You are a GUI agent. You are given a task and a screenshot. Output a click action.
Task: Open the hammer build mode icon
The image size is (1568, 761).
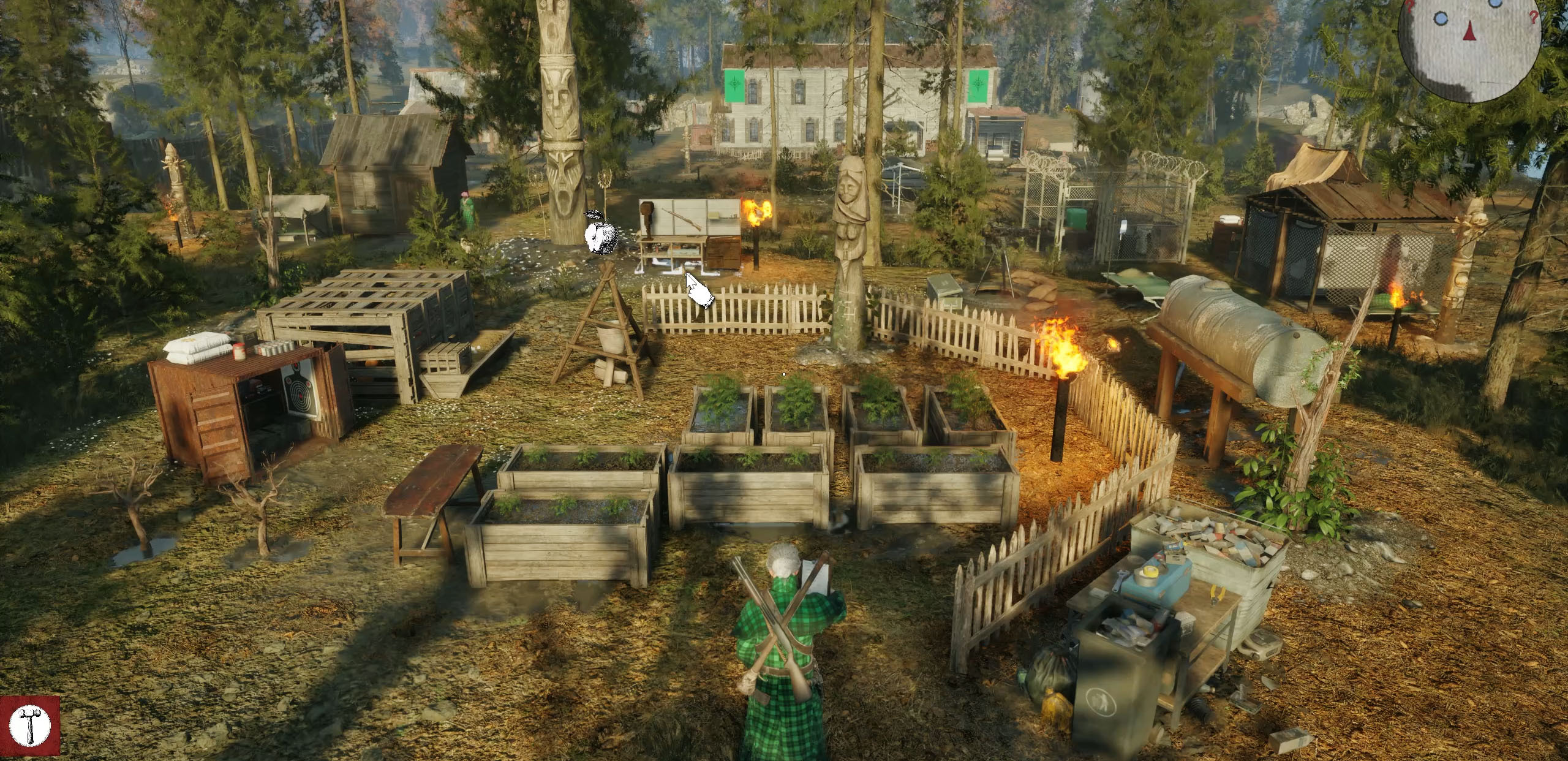coord(30,727)
